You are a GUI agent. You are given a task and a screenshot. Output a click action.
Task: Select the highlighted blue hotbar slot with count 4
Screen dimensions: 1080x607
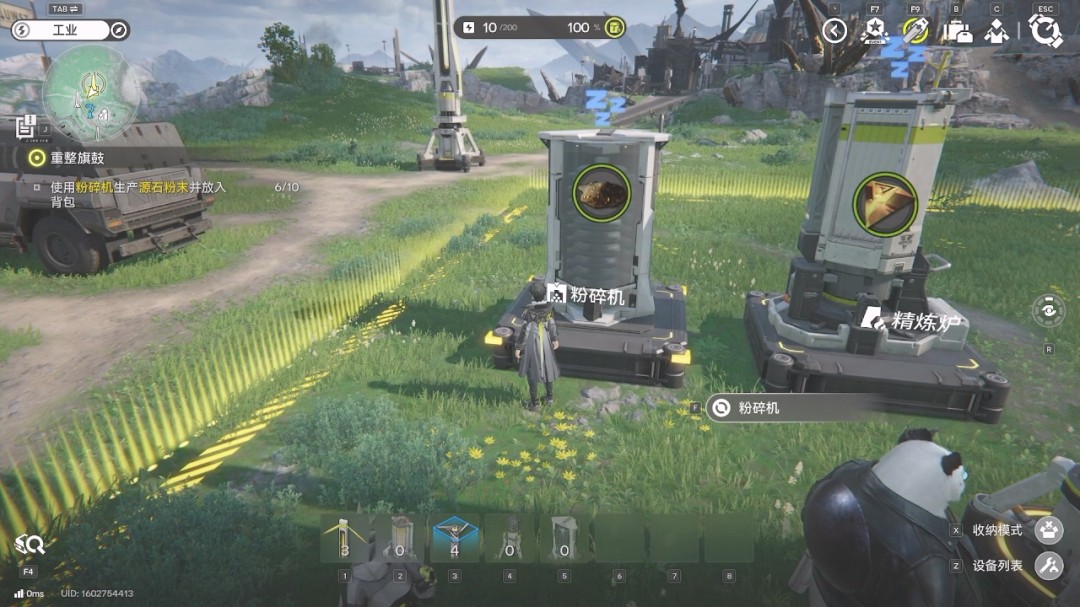click(454, 539)
